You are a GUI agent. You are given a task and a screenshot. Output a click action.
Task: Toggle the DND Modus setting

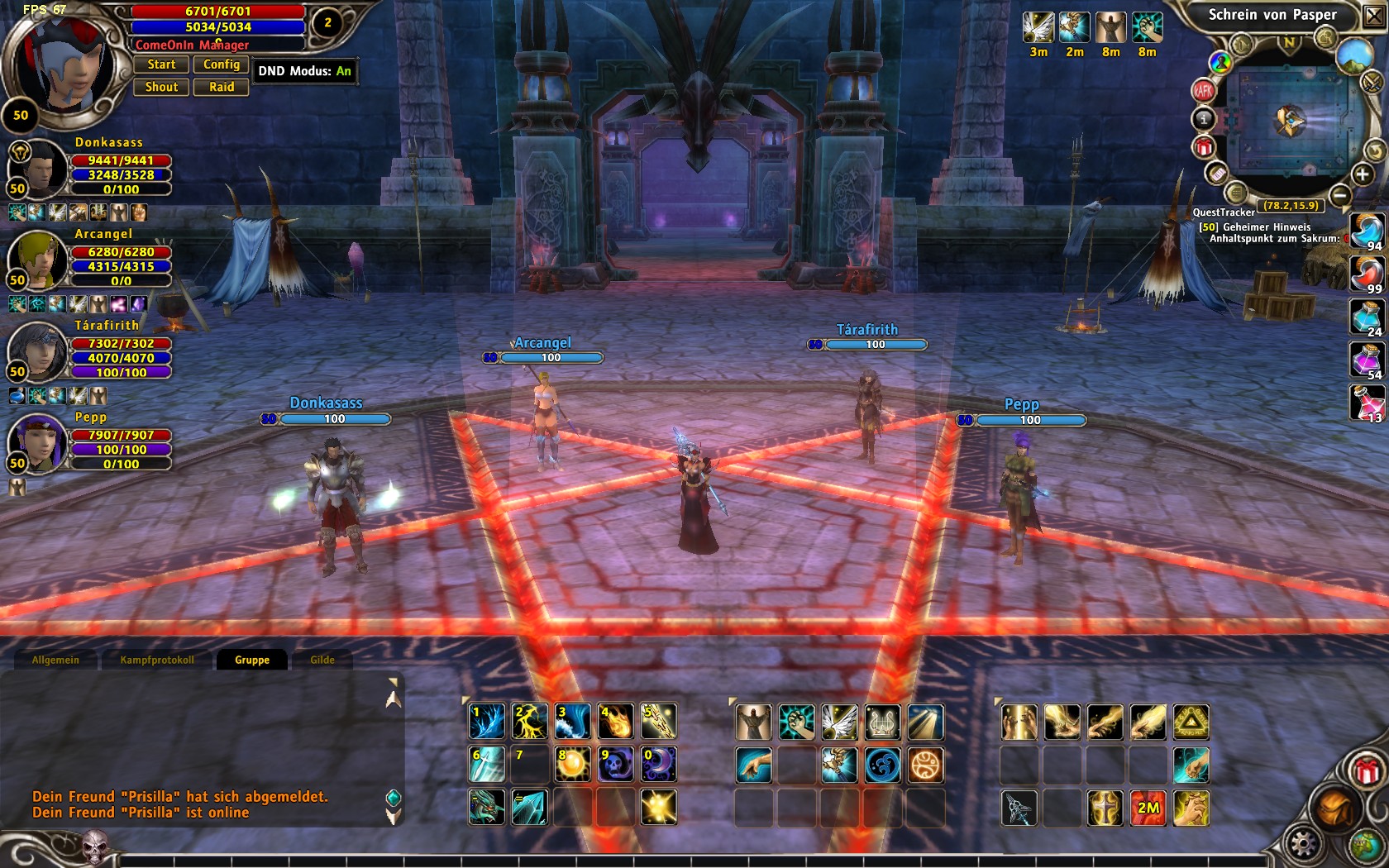[304, 71]
